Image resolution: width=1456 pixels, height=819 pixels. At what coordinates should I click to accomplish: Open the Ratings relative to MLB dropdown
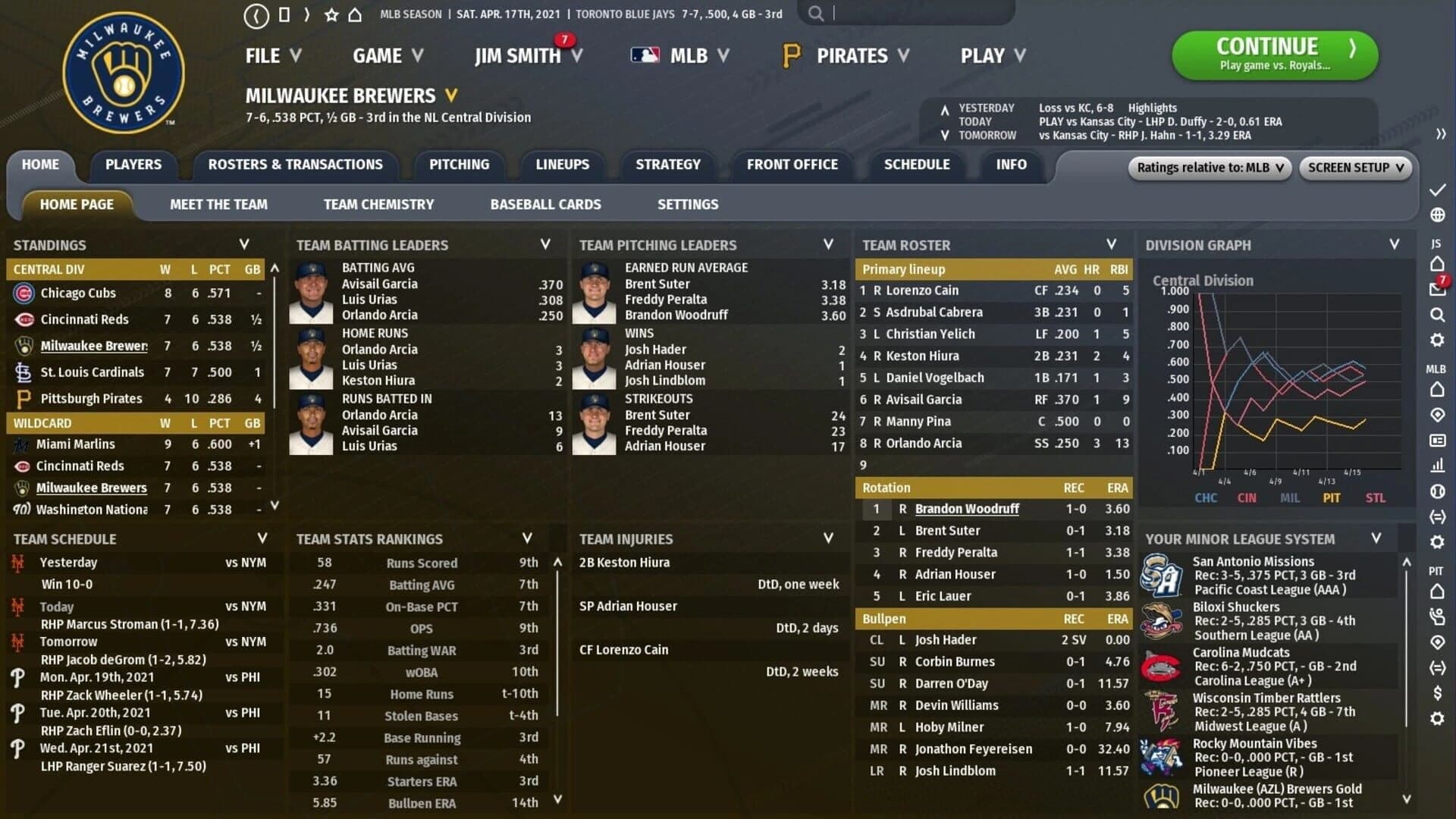point(1208,168)
